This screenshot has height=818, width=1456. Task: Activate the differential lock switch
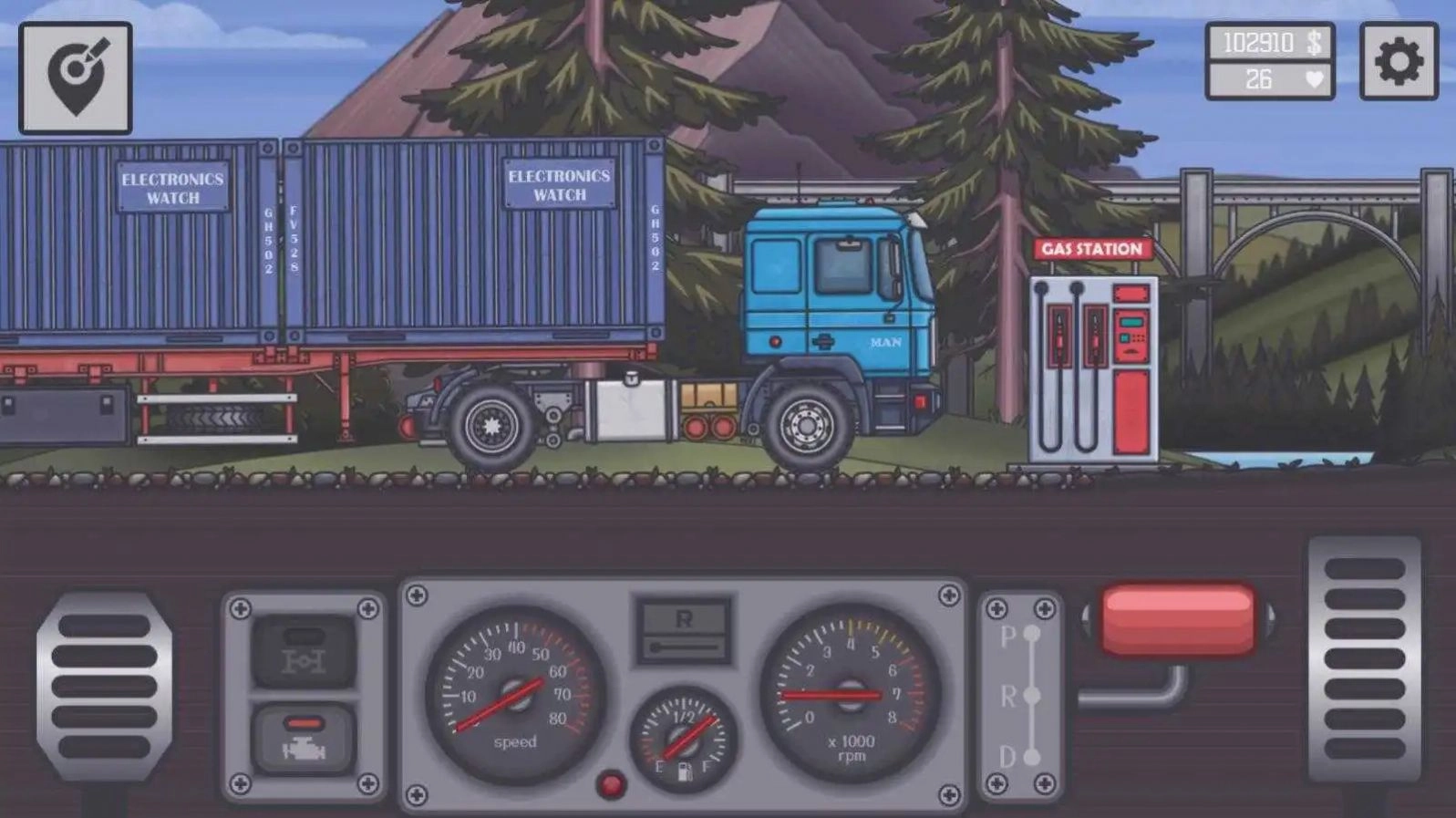click(x=304, y=653)
